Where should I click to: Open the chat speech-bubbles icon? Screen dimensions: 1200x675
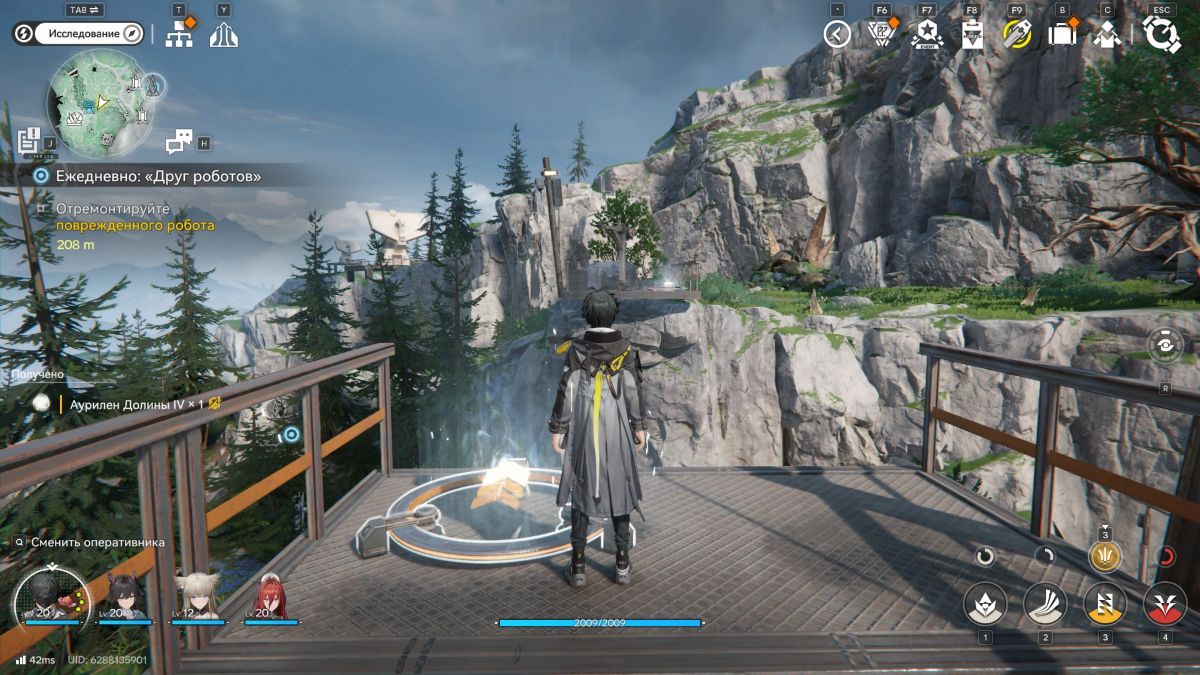179,142
